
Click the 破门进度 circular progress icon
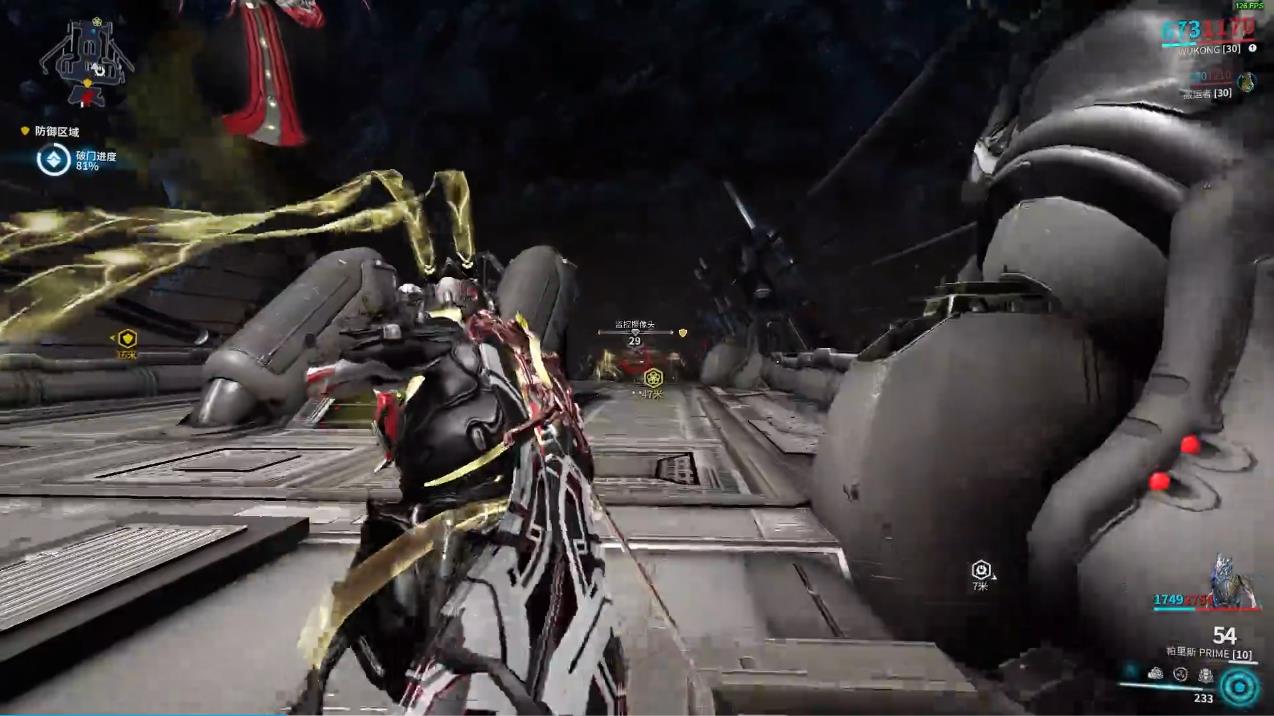coord(53,159)
